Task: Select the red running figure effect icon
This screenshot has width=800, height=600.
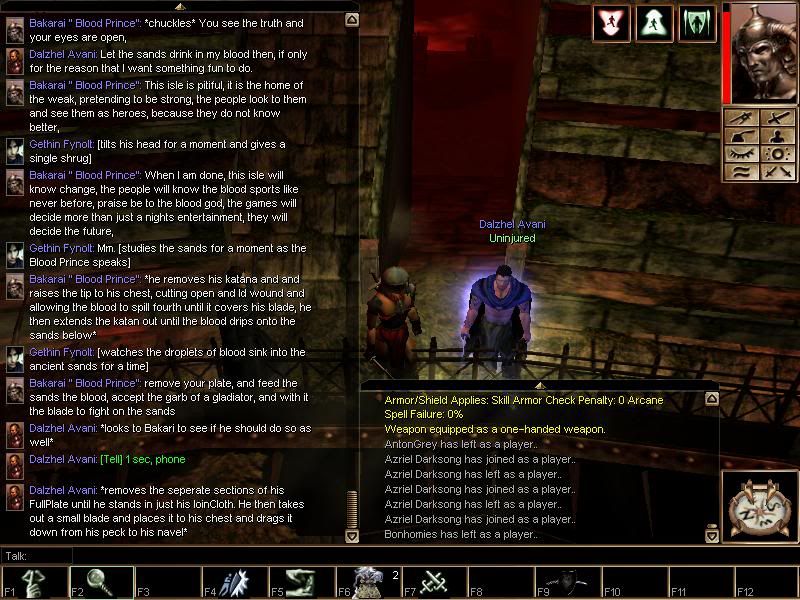Action: (x=611, y=24)
